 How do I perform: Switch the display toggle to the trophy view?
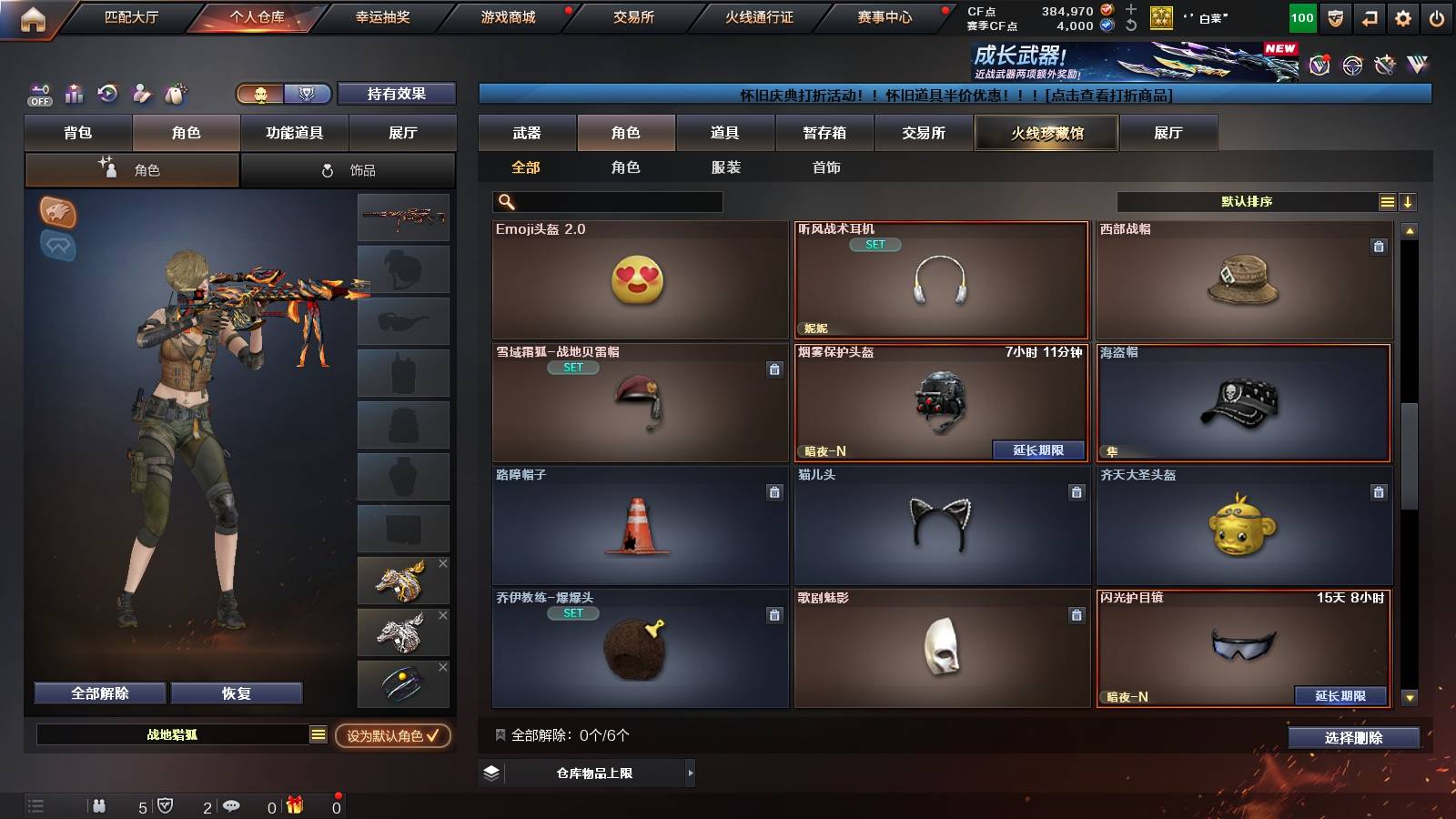pyautogui.click(x=308, y=93)
